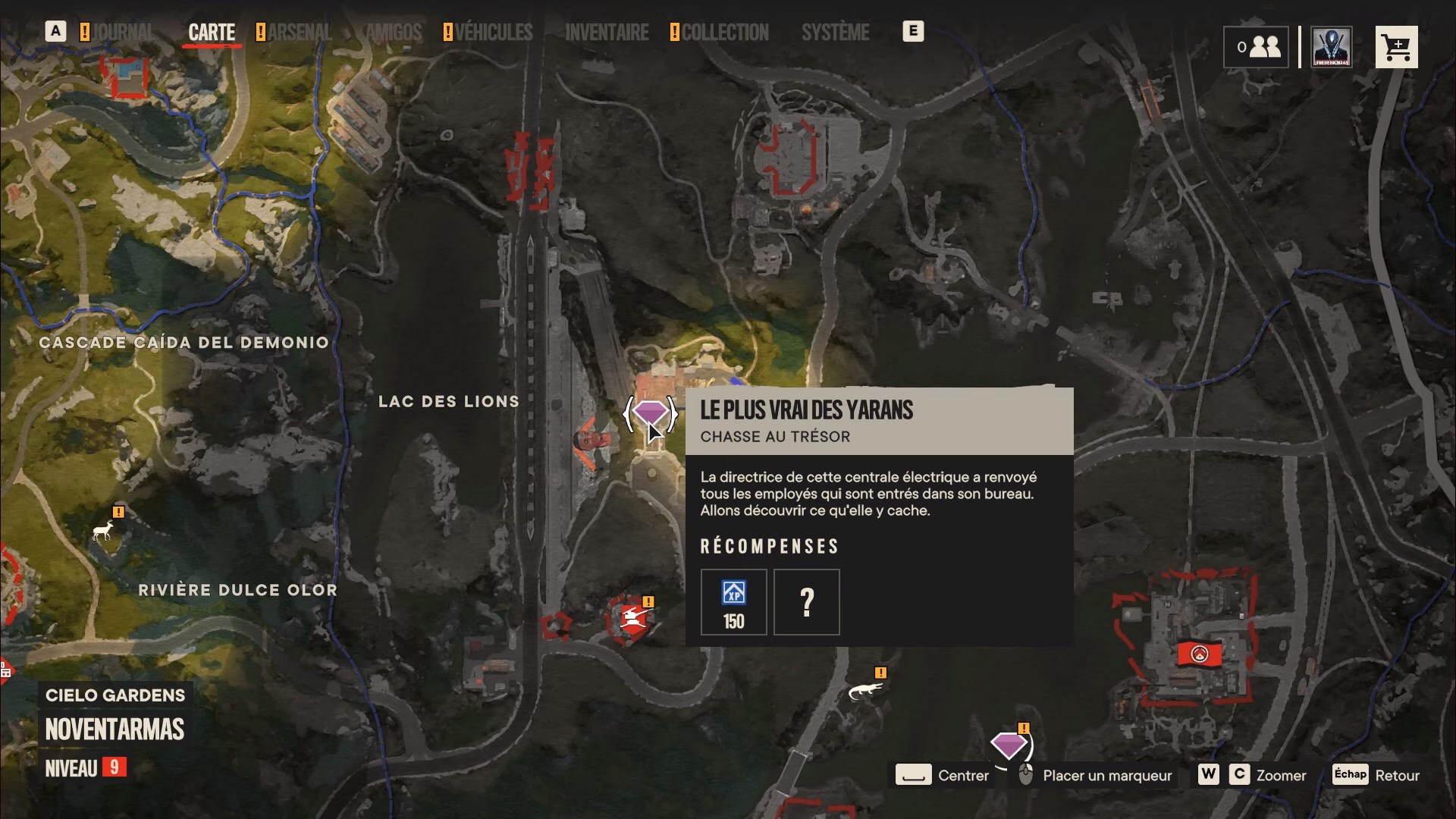Click the 150 XP reward tile
1456x819 pixels.
click(733, 602)
